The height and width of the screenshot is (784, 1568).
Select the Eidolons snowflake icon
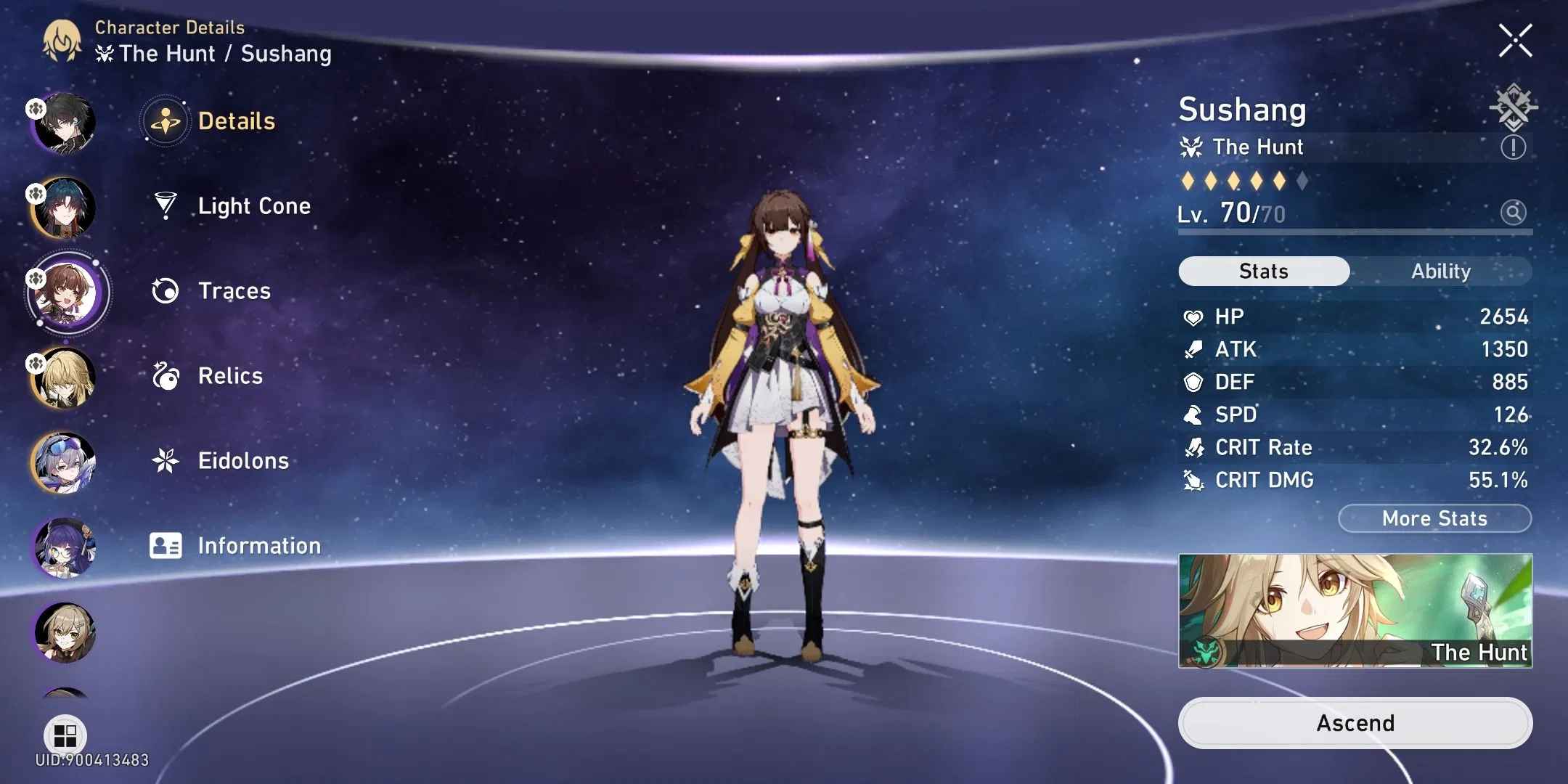[x=167, y=460]
